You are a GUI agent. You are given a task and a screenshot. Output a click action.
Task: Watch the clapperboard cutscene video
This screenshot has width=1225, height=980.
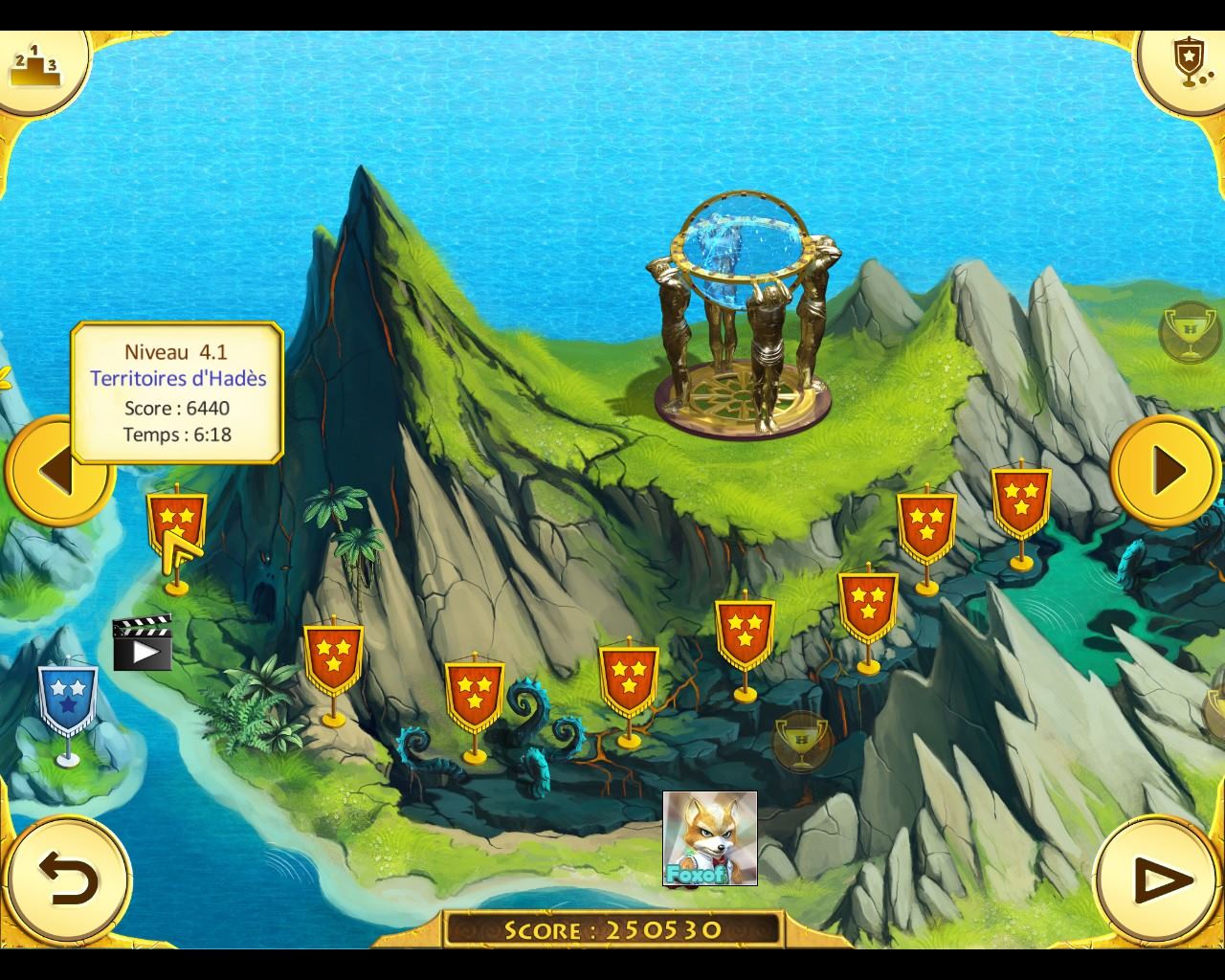(142, 643)
